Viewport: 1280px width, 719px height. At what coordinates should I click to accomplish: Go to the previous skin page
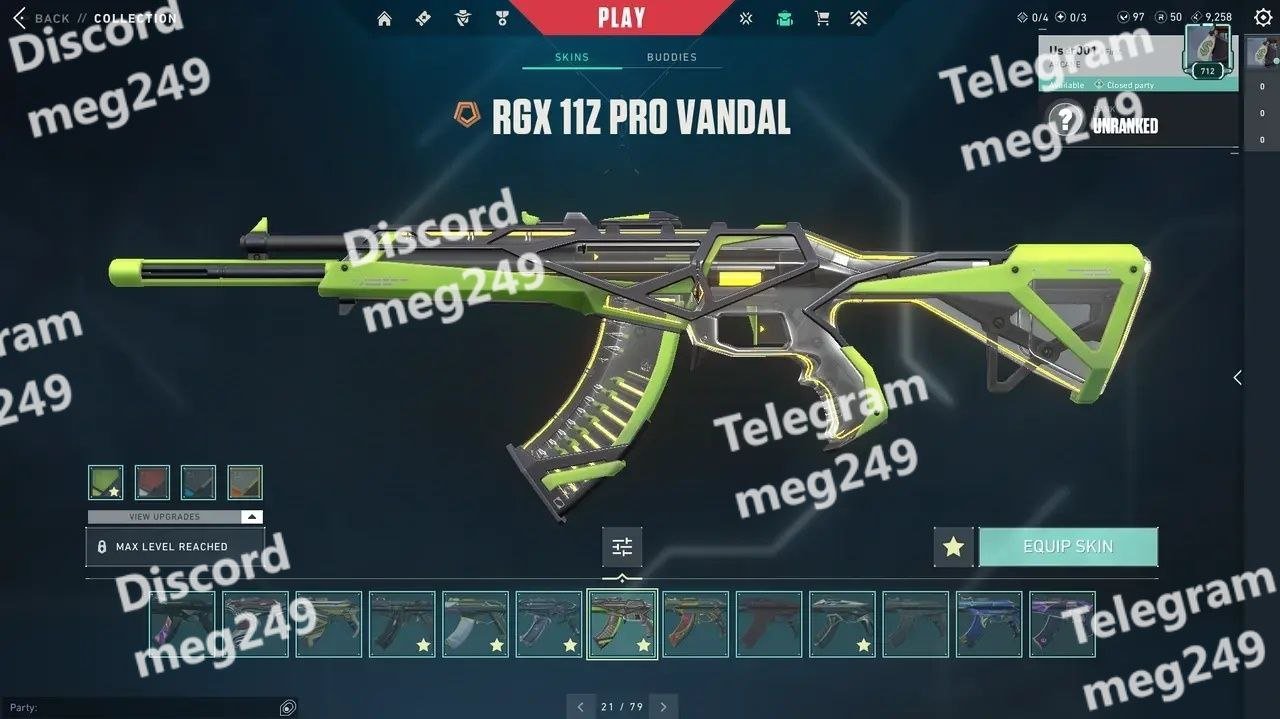(581, 707)
